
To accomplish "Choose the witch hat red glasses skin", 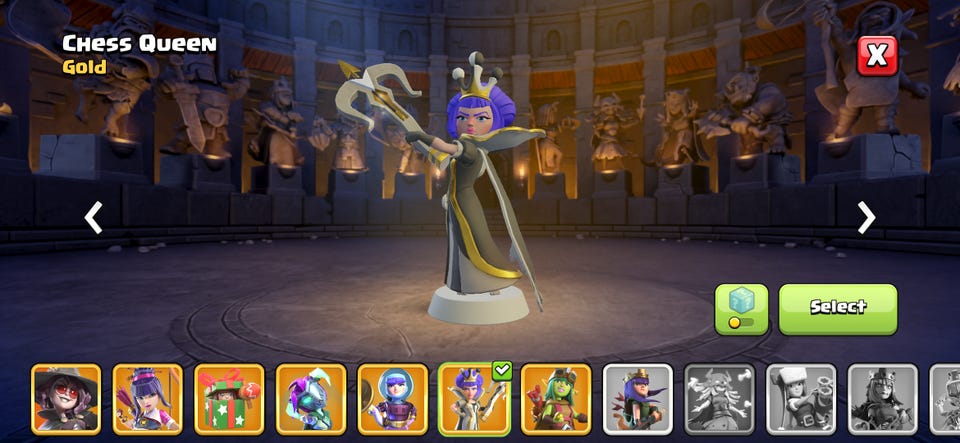I will pyautogui.click(x=66, y=398).
